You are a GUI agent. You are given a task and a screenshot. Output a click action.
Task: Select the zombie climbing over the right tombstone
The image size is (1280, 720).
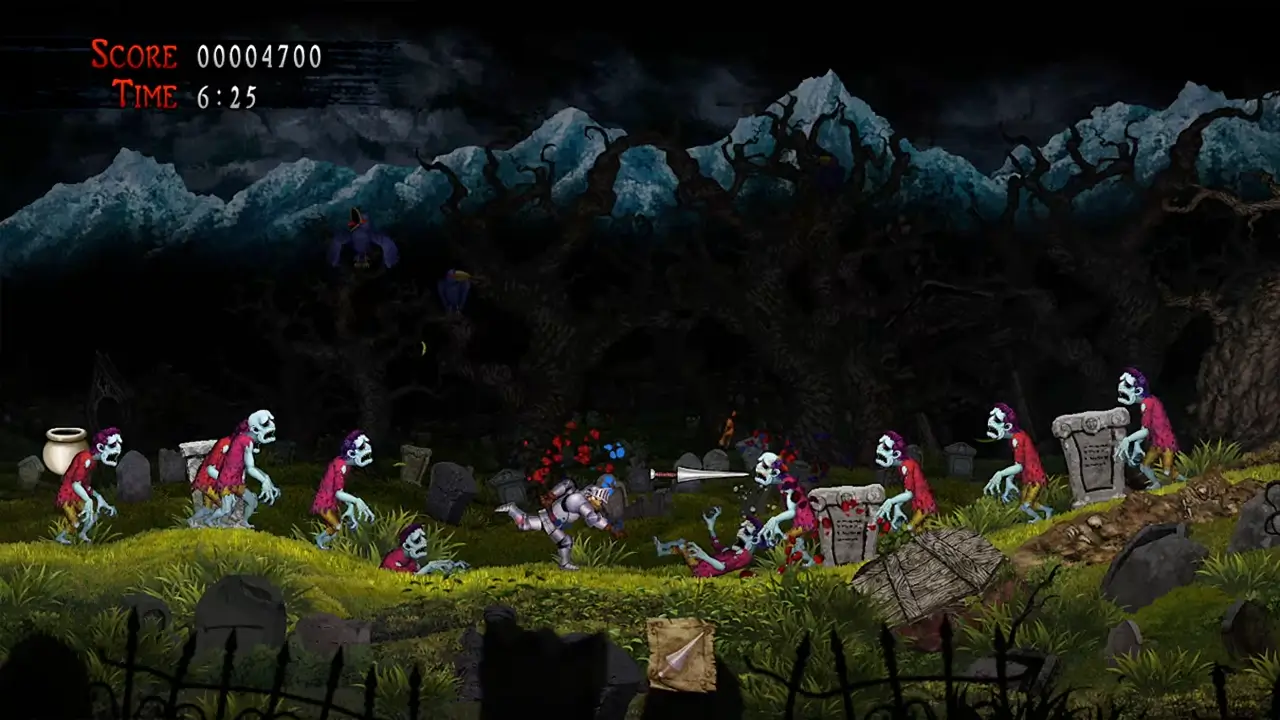[x=1145, y=425]
